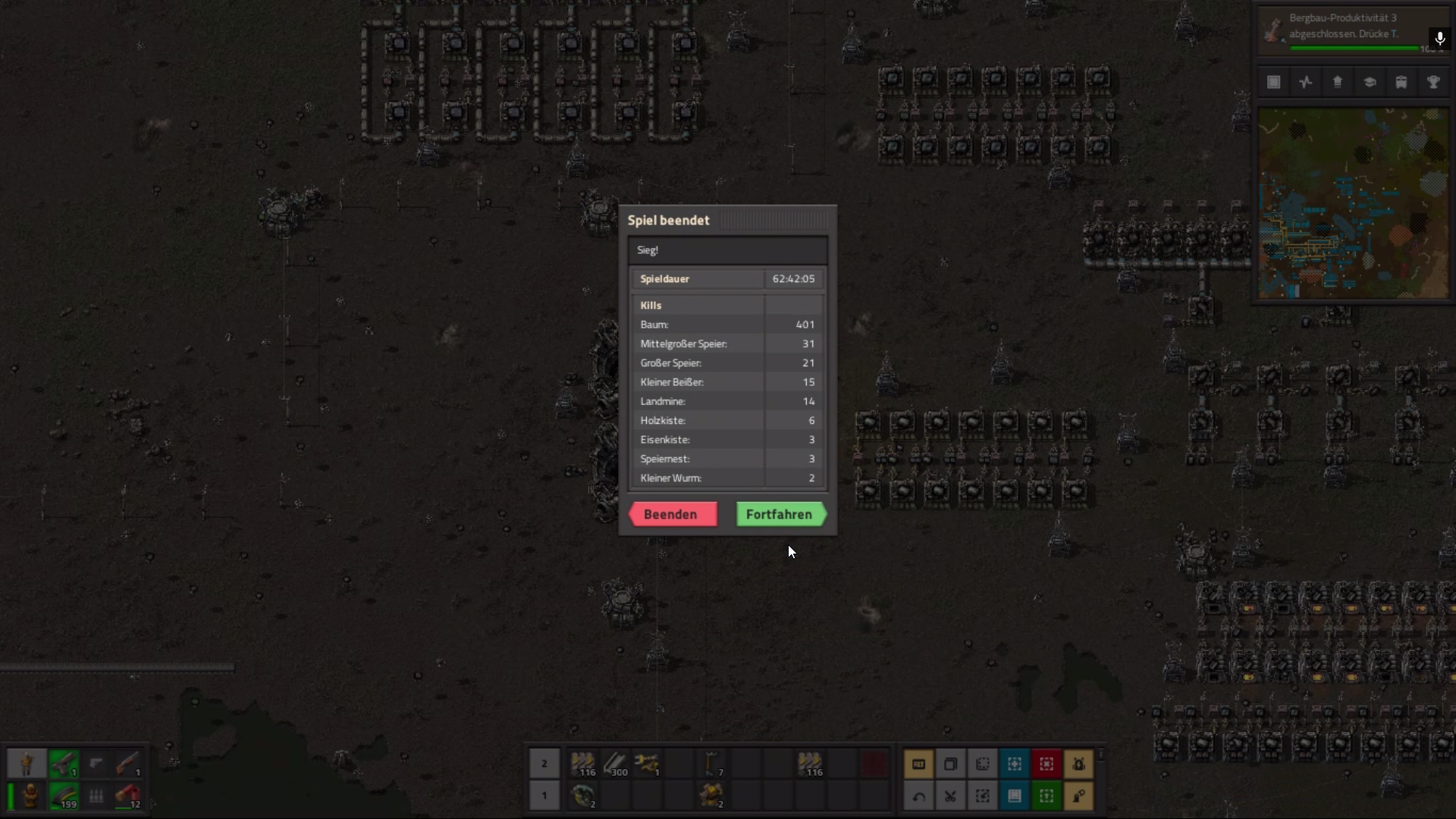The width and height of the screenshot is (1456, 819).
Task: Toggle the microphone overlay icon
Action: 1439,38
